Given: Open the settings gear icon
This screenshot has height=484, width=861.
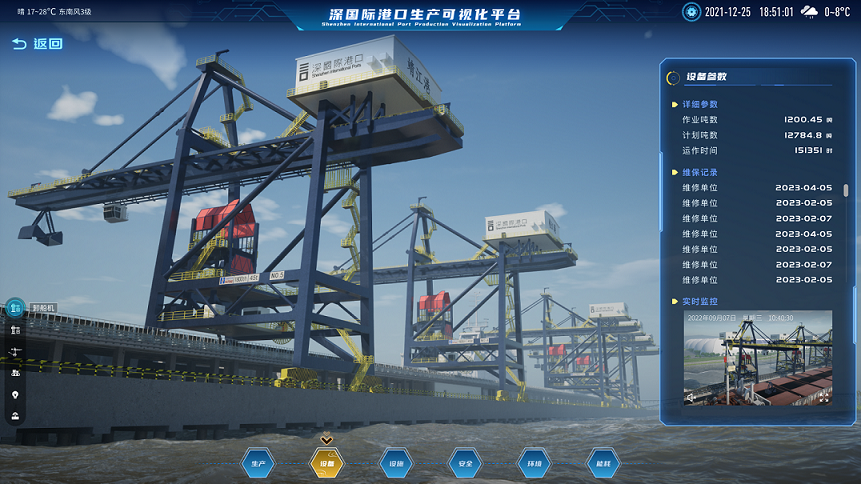Looking at the screenshot, I should coord(691,12).
